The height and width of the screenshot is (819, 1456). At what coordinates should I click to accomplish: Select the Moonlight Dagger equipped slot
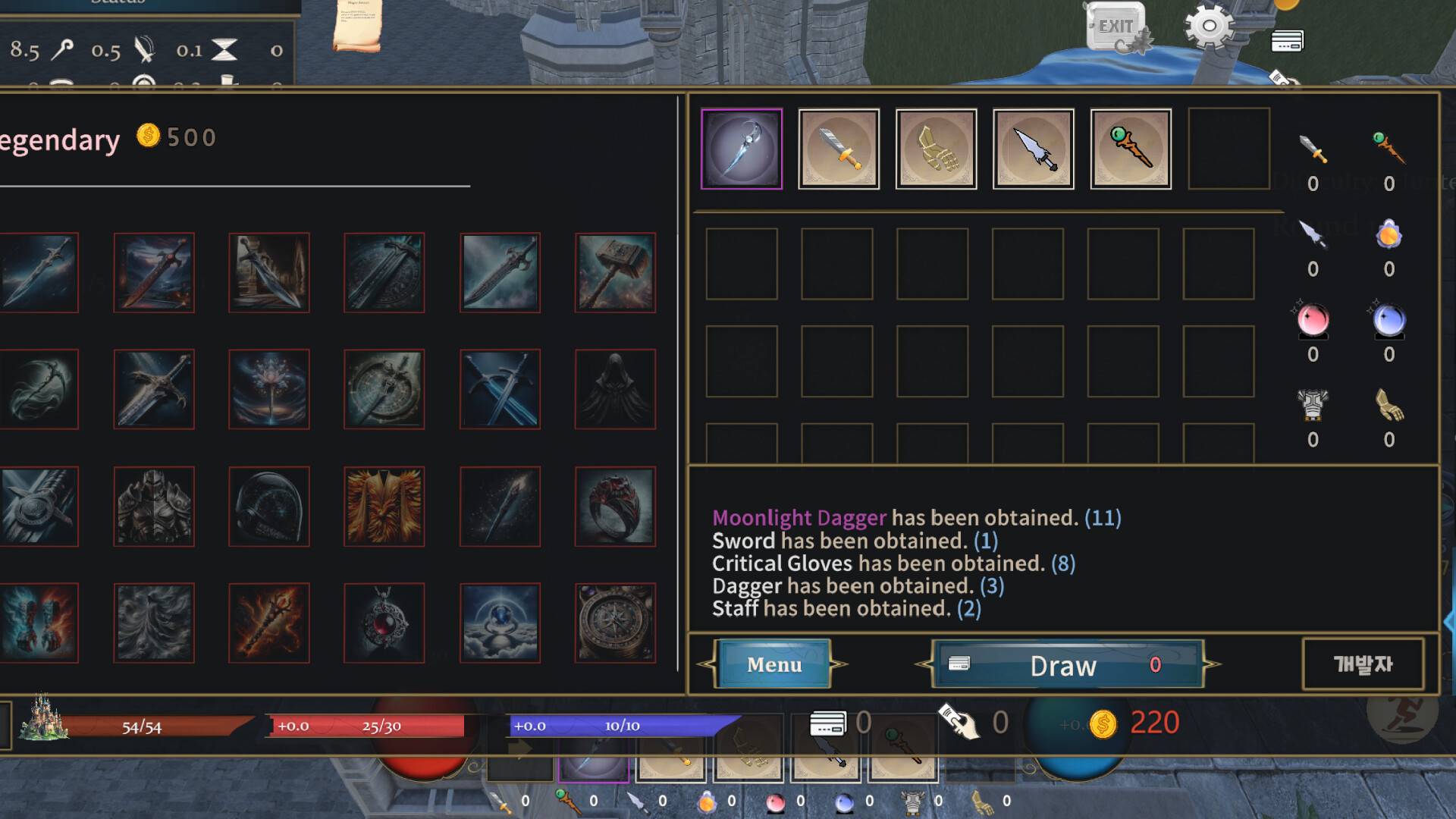coord(742,149)
